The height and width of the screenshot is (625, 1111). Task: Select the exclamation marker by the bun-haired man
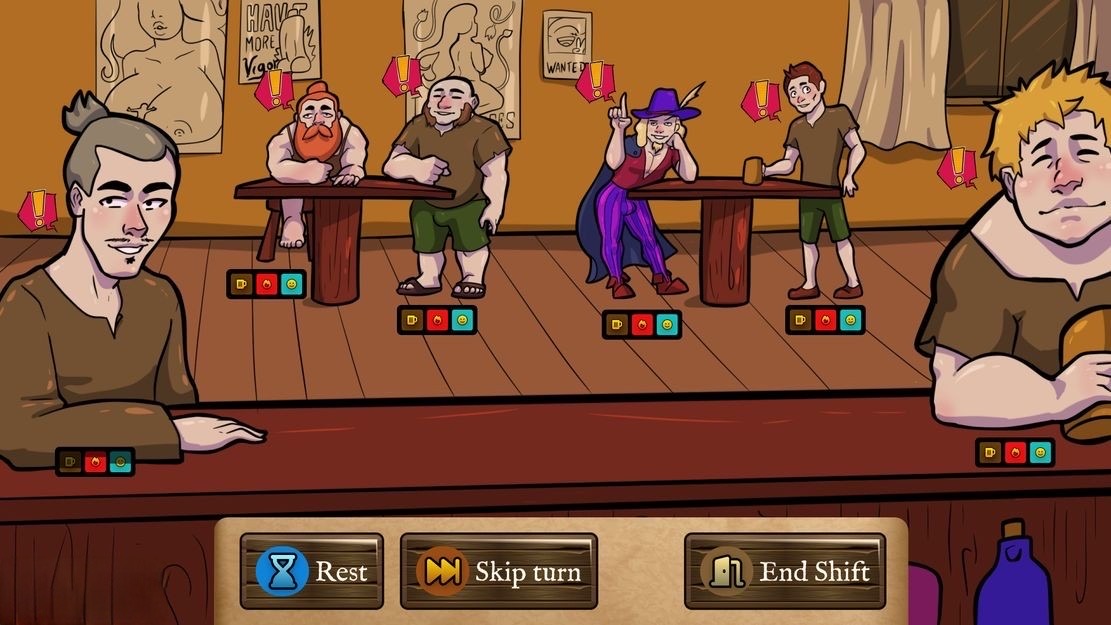tap(38, 210)
